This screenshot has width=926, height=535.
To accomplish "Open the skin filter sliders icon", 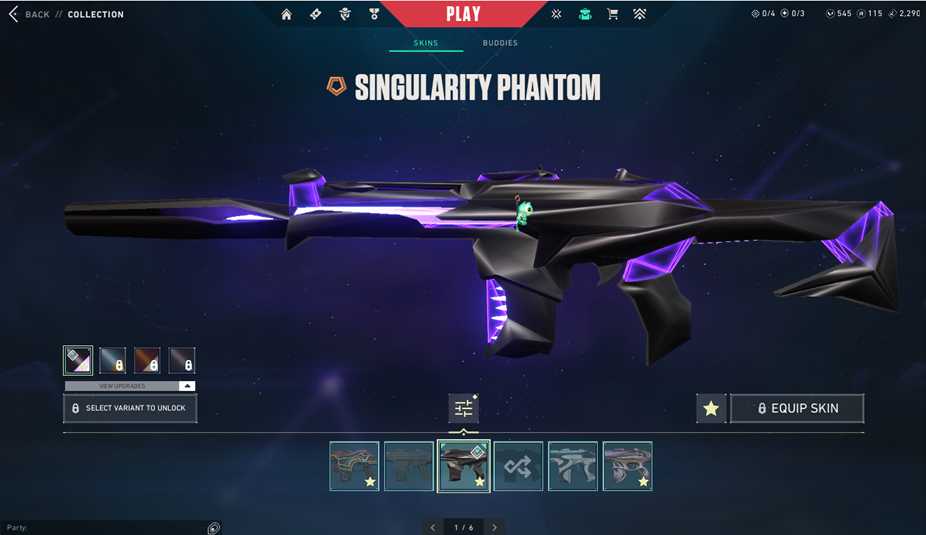I will click(x=463, y=408).
